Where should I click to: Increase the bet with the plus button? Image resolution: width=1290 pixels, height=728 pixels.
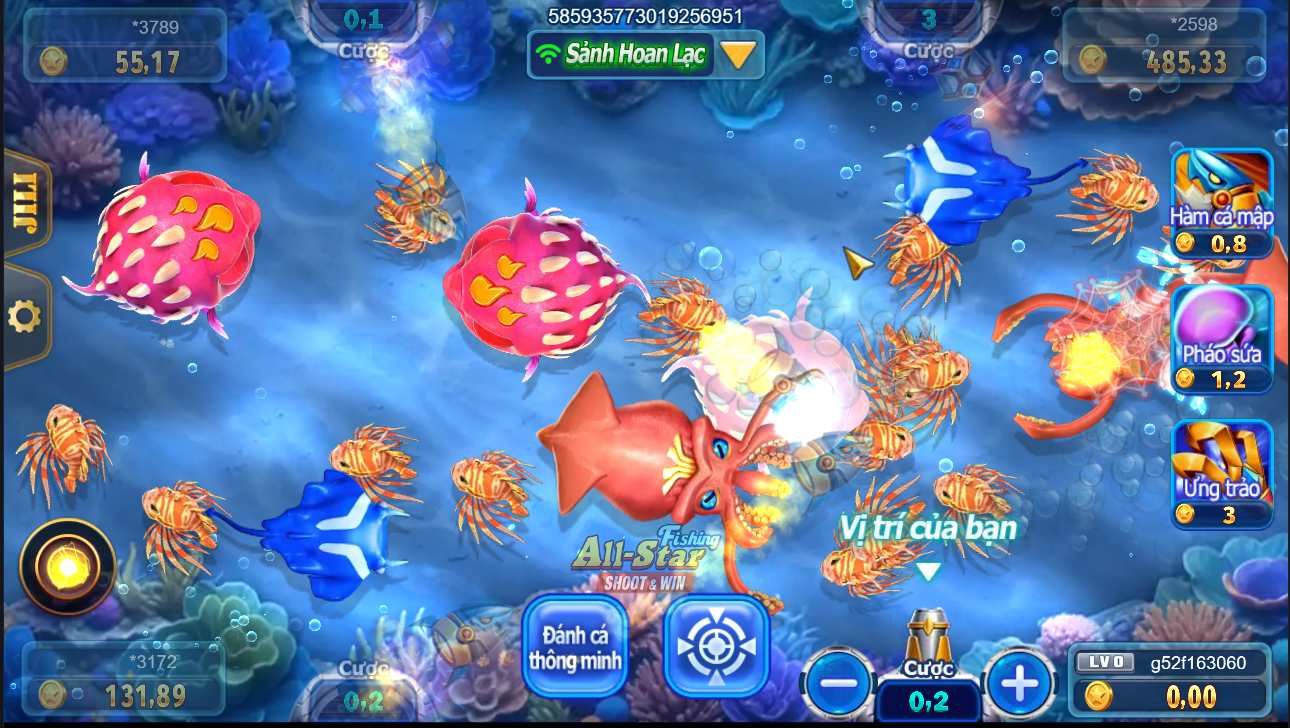(x=1019, y=684)
